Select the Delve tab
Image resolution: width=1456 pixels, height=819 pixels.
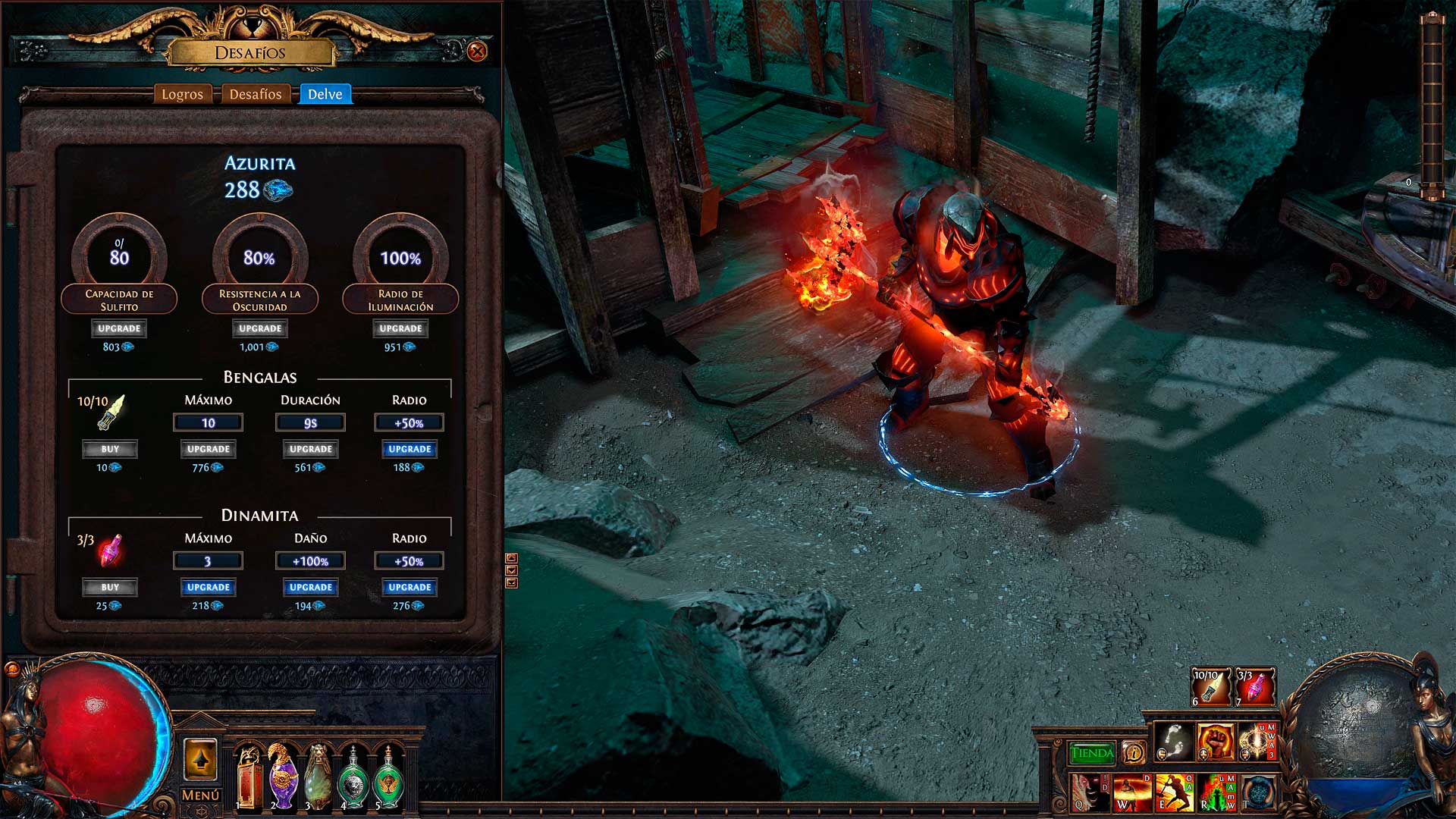point(325,94)
